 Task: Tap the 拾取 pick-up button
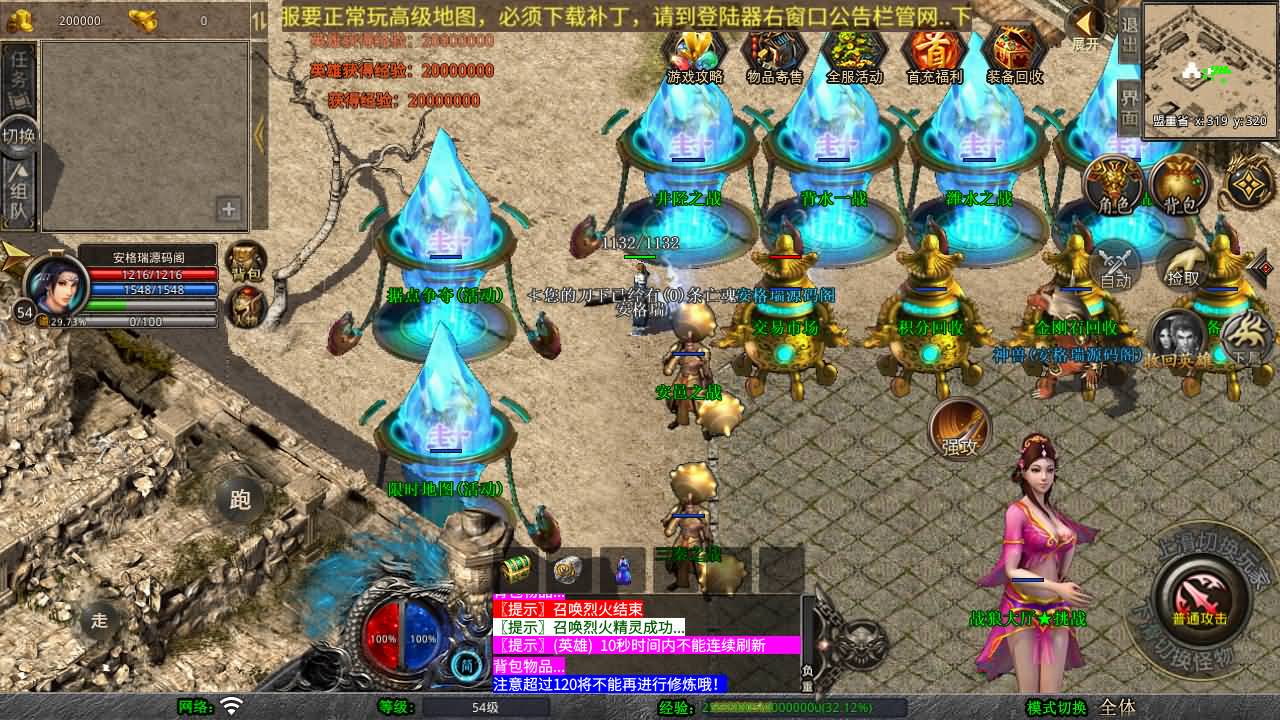(1183, 265)
